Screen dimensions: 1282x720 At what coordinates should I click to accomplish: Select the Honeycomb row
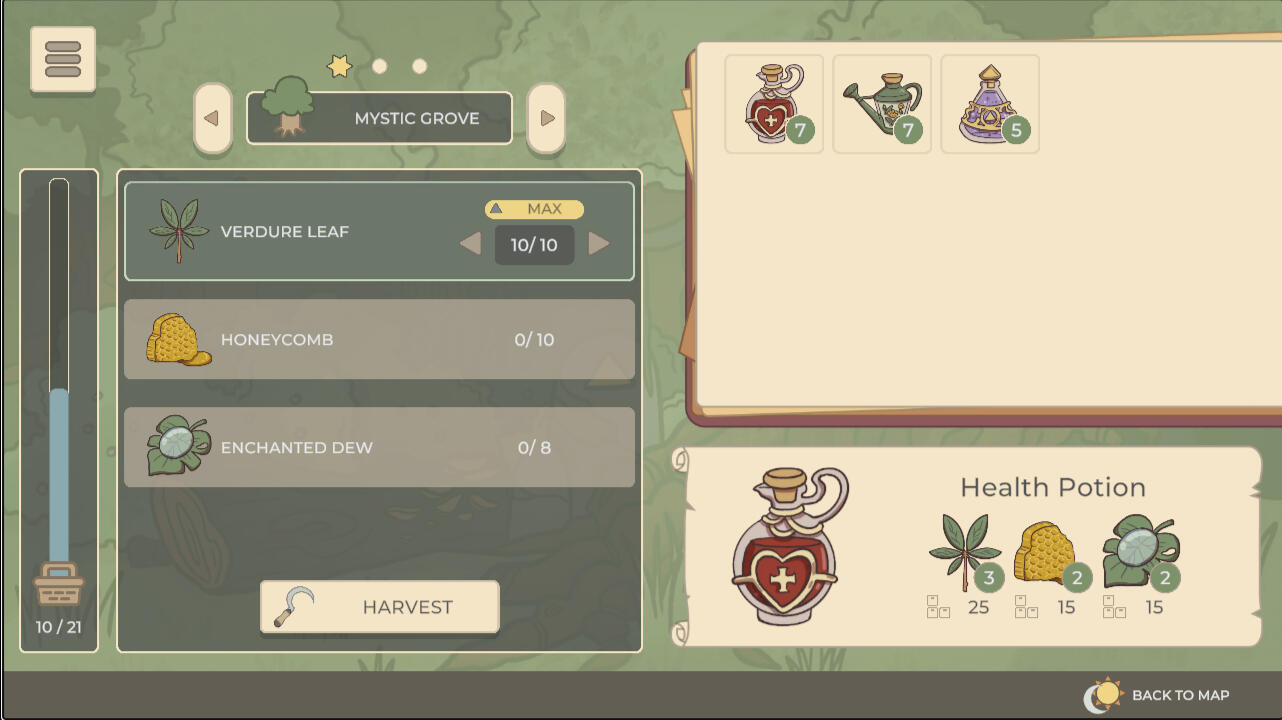(x=379, y=339)
